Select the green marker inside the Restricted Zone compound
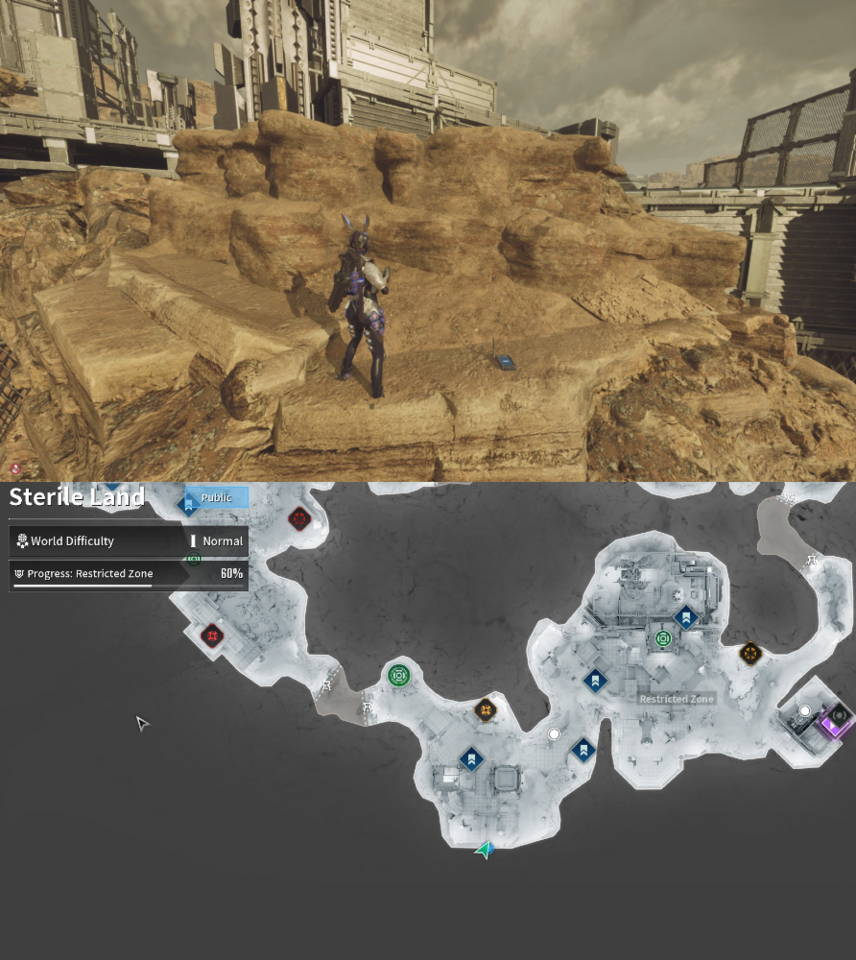856x960 pixels. pos(662,639)
